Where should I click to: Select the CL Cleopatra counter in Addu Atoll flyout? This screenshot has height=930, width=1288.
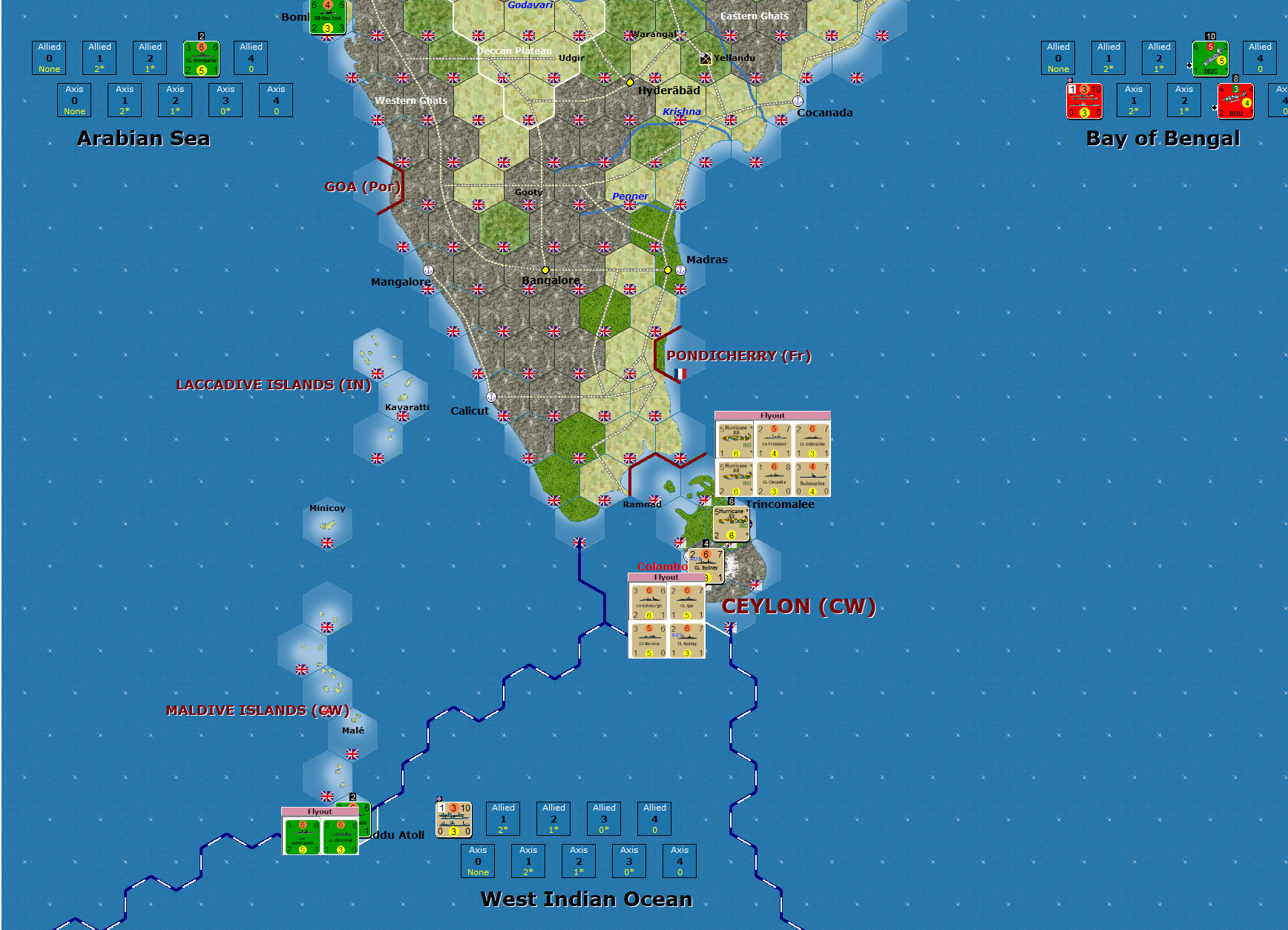[341, 837]
